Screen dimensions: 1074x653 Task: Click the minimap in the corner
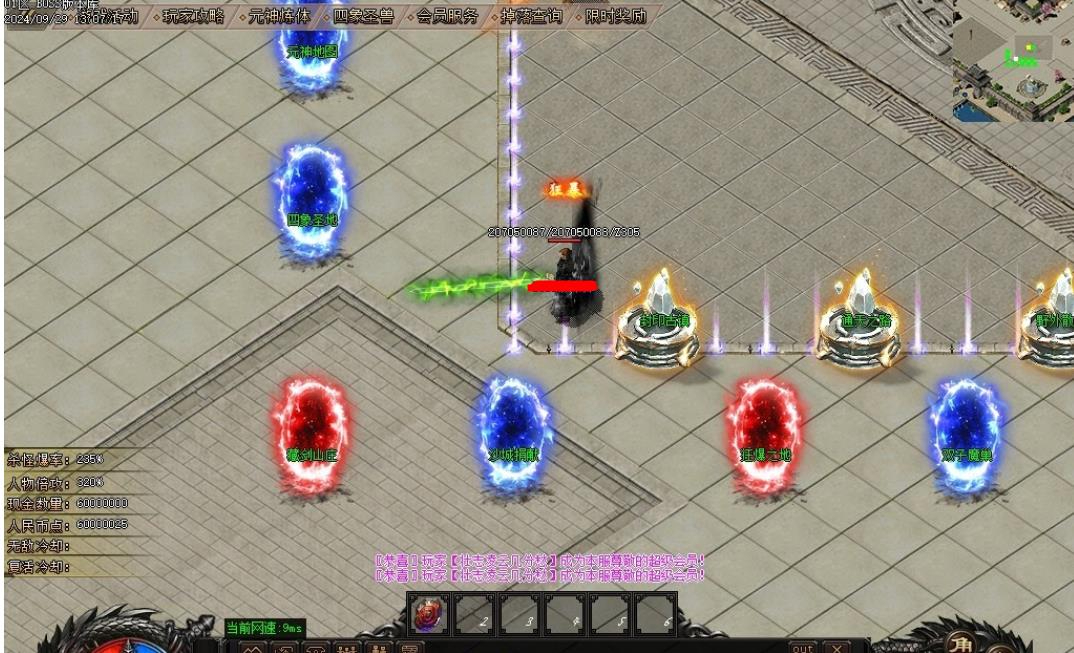[x=1012, y=60]
